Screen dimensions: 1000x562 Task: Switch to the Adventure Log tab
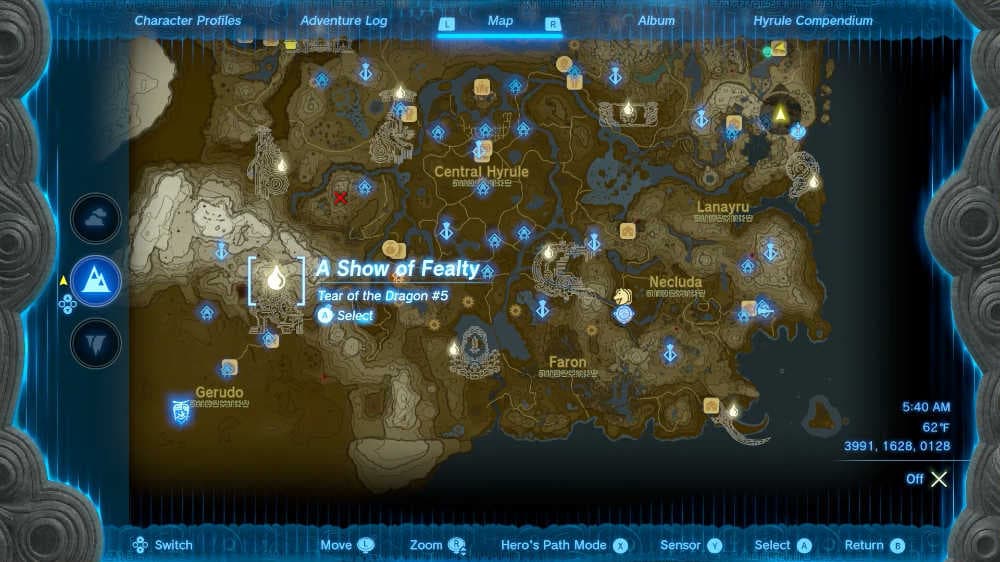344,20
